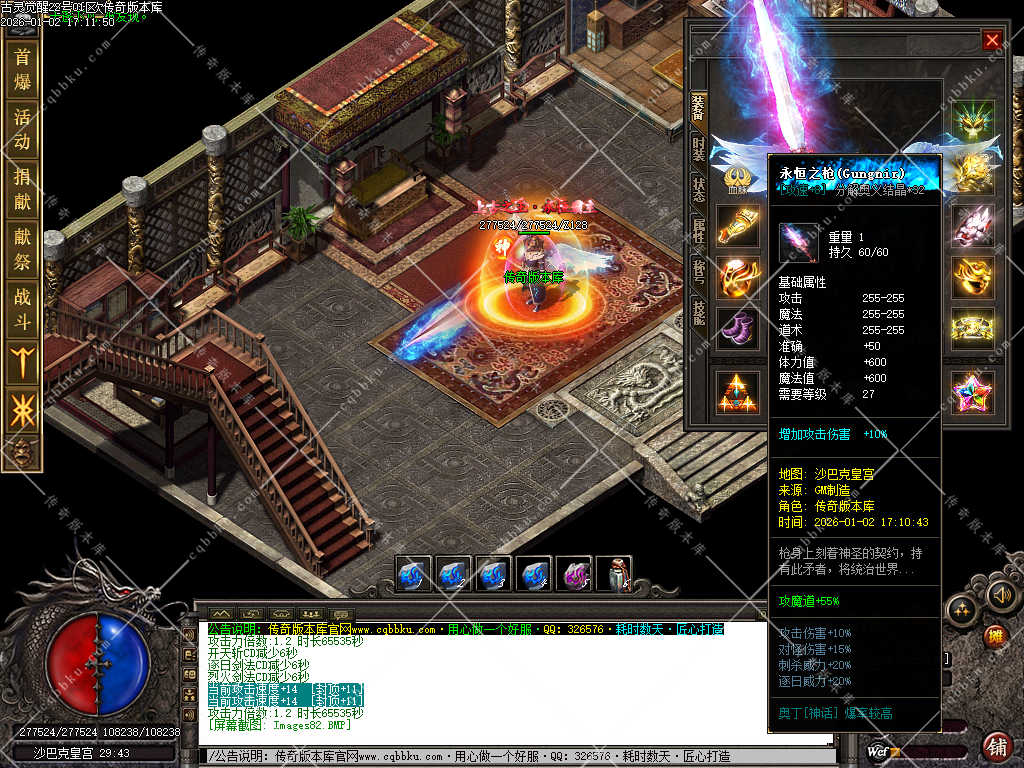Open the 捐献 donation menu
This screenshot has width=1024, height=768.
click(x=22, y=190)
